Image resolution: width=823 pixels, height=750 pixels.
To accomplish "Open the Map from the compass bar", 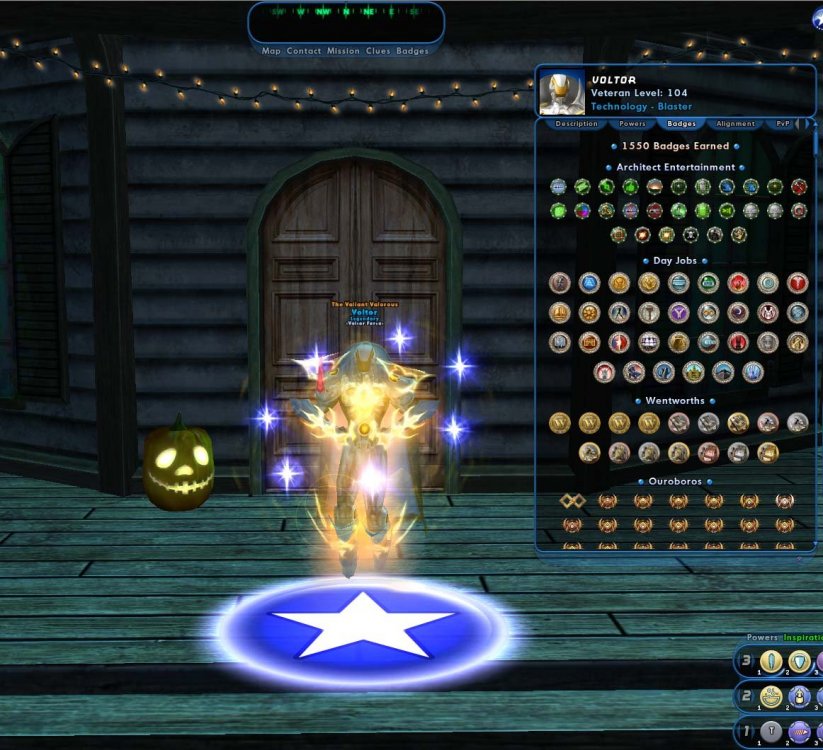I will [x=271, y=51].
